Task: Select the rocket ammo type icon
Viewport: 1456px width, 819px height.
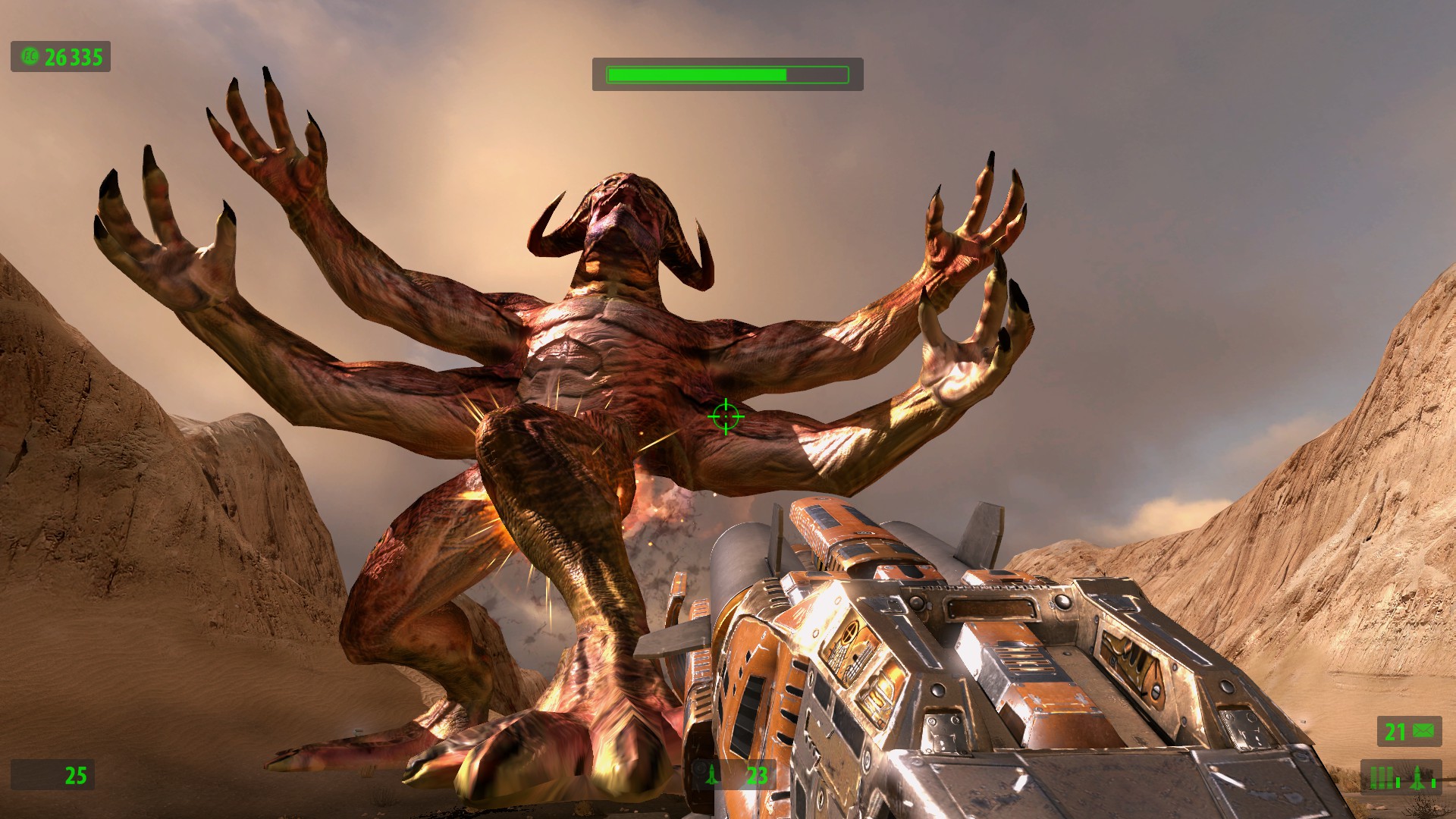Action: coord(1417,777)
